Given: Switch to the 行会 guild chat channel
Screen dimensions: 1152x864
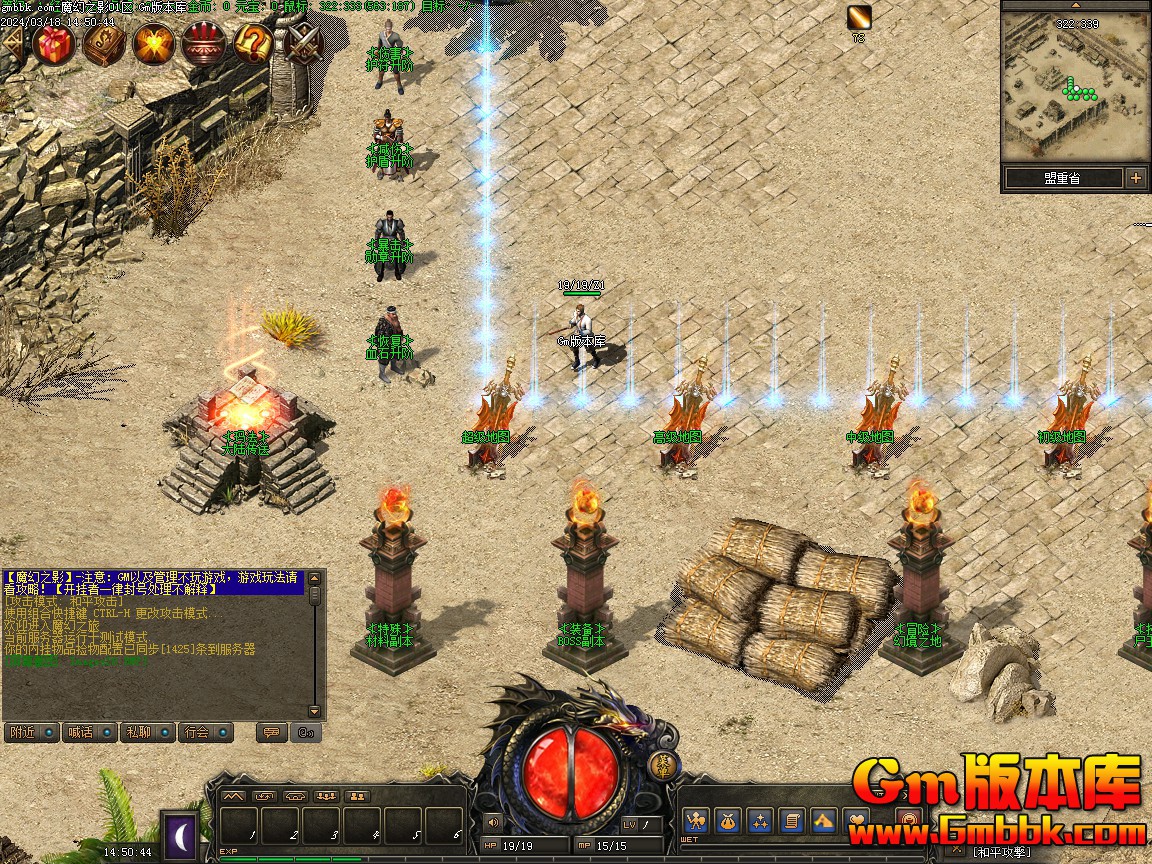Looking at the screenshot, I should click(205, 732).
